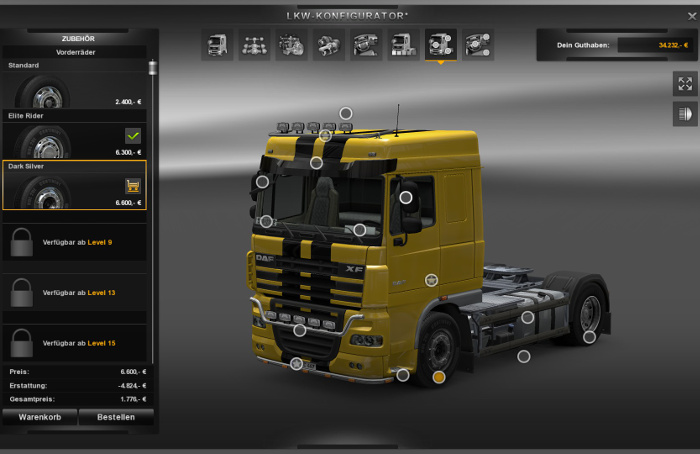Open the truck cabin category tab
Viewport: 700px width, 454px height.
(217, 44)
